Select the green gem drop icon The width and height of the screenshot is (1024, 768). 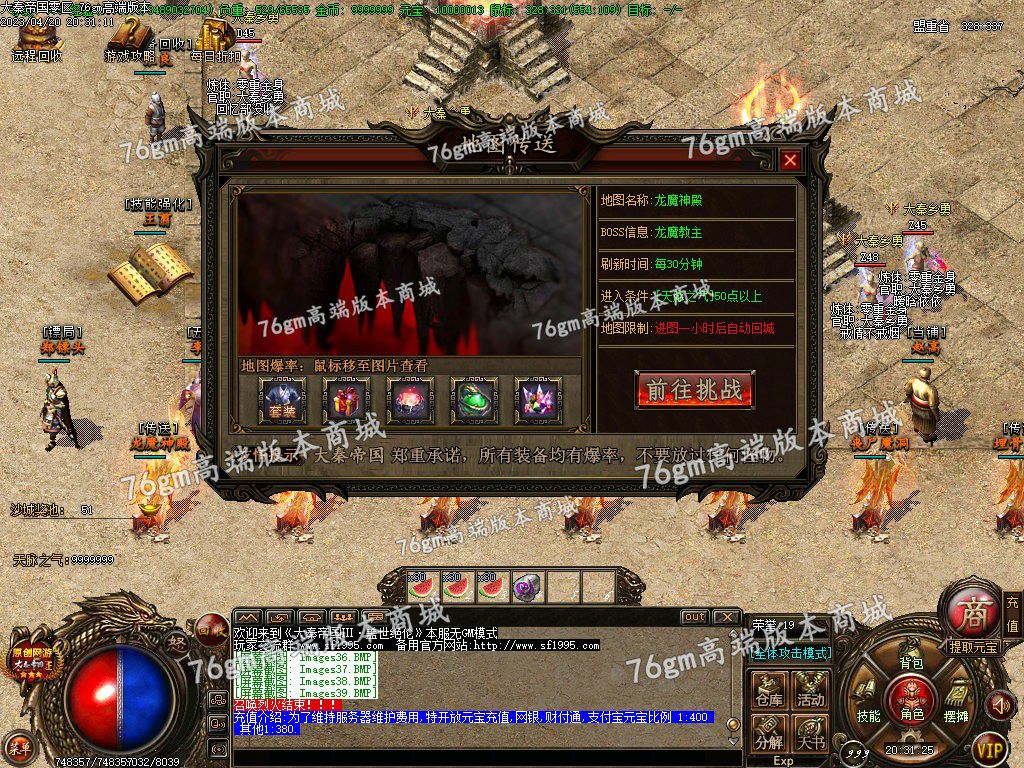coord(474,399)
